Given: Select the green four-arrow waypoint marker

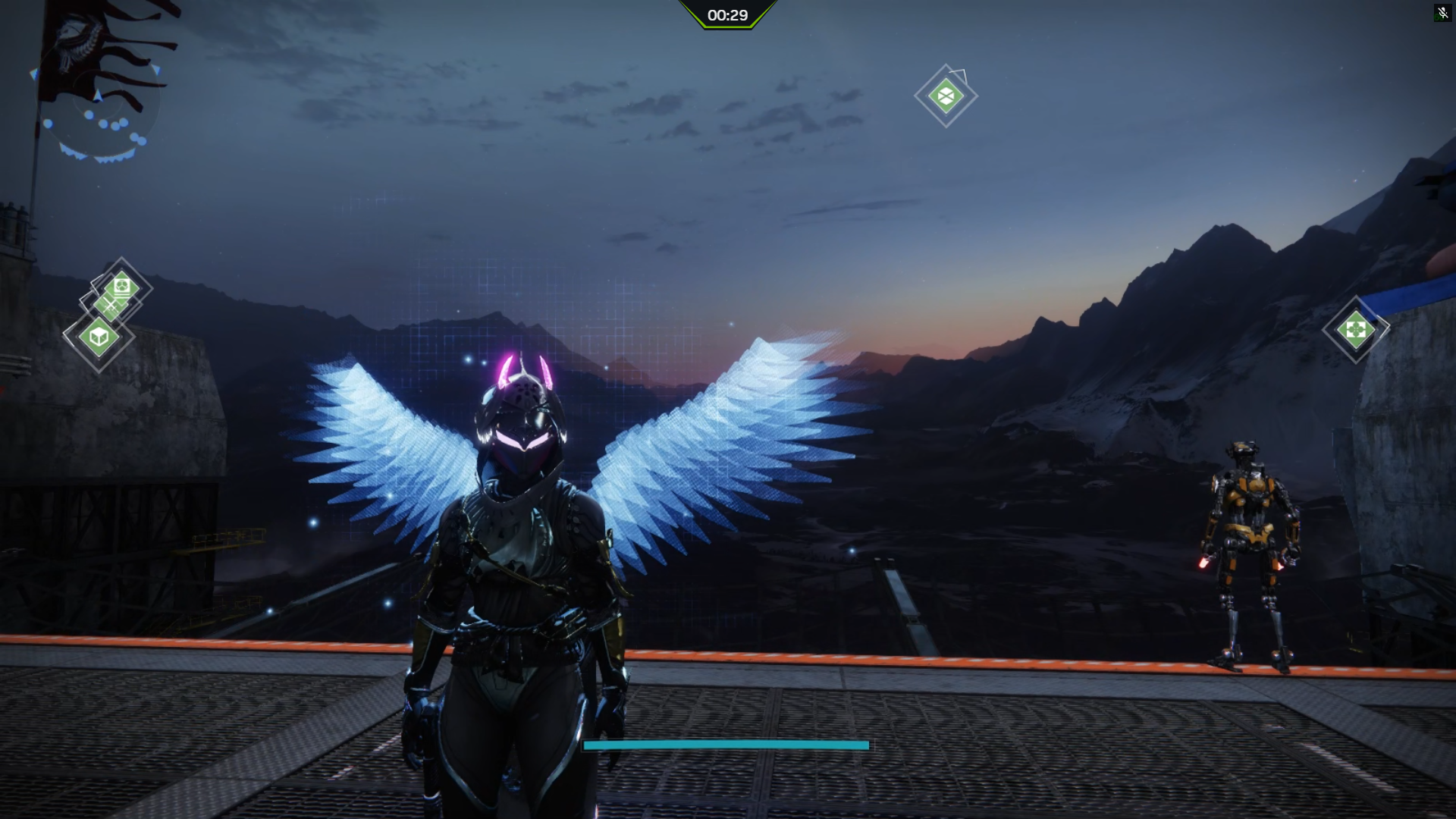Looking at the screenshot, I should [1355, 330].
